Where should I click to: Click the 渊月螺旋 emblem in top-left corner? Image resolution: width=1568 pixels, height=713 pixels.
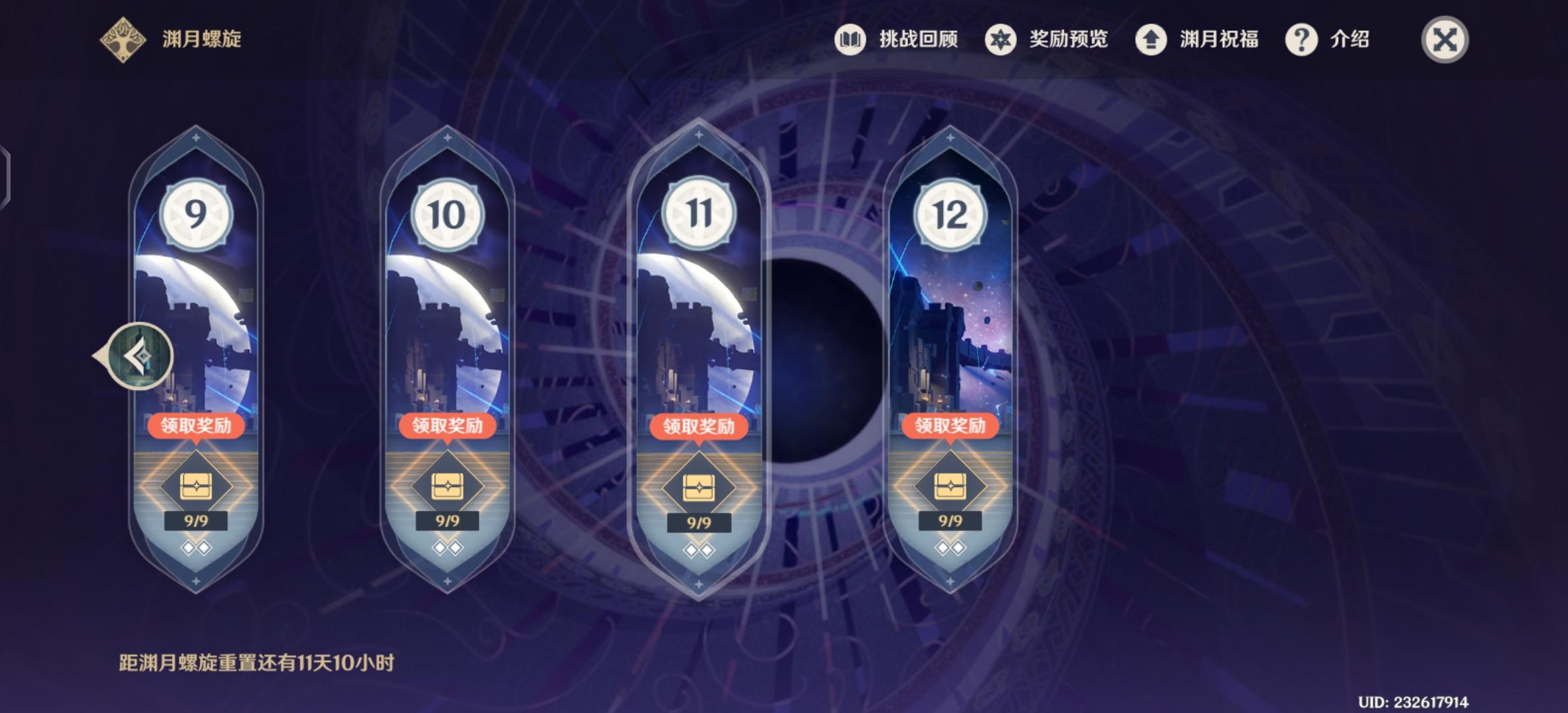[121, 40]
